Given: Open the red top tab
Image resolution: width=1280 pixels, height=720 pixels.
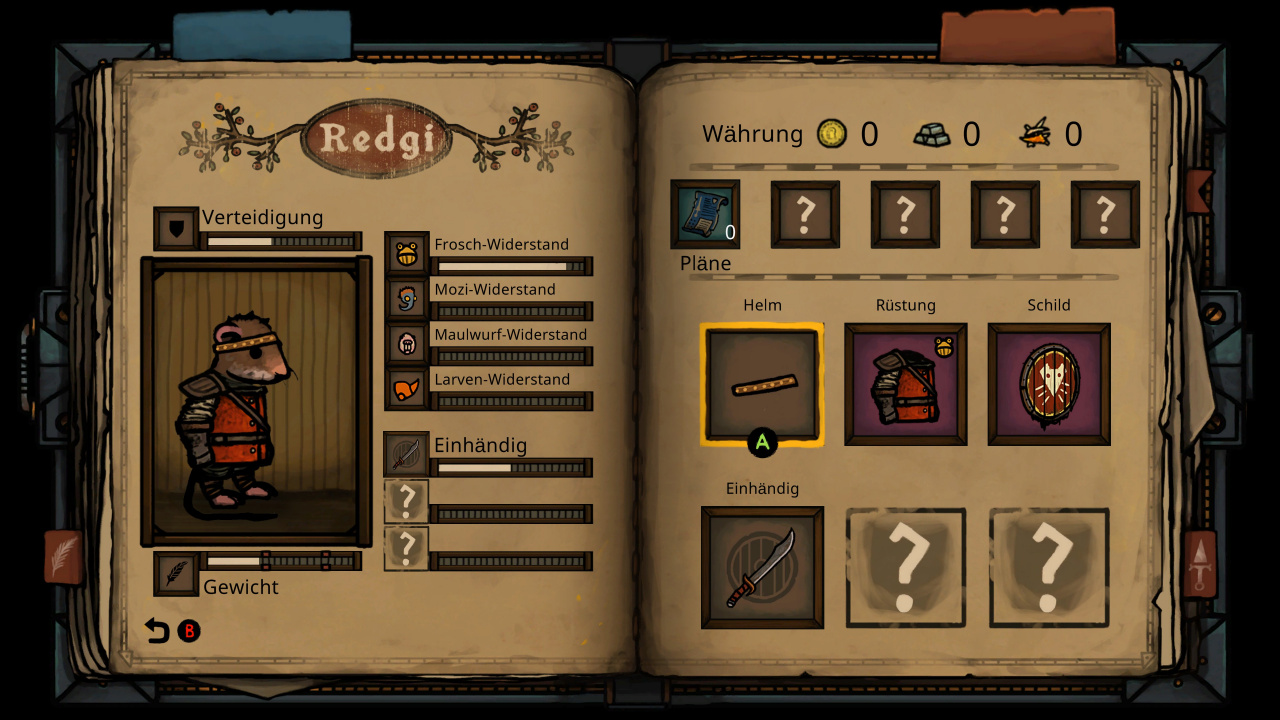Looking at the screenshot, I should coord(1027,35).
